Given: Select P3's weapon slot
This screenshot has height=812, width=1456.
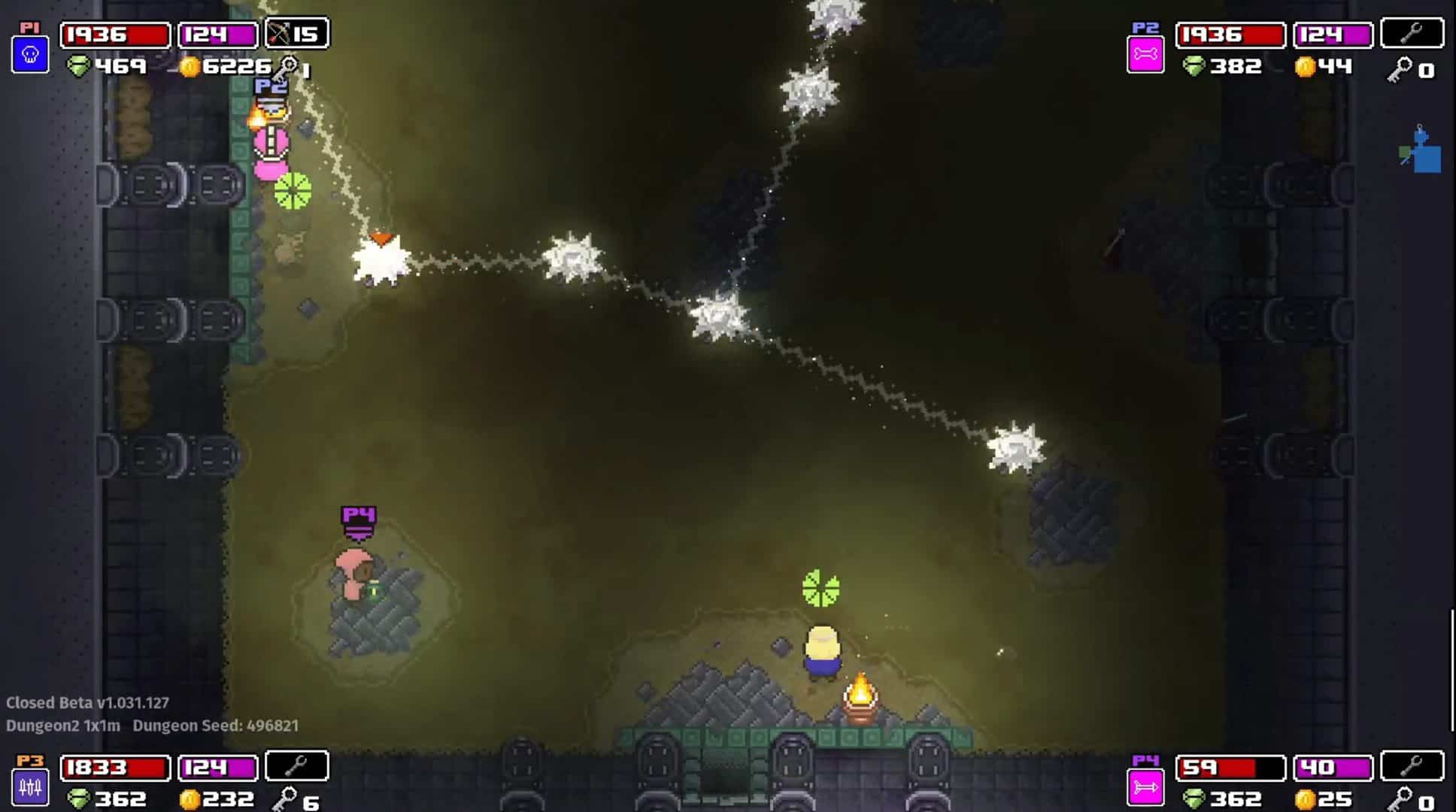Looking at the screenshot, I should tap(296, 766).
